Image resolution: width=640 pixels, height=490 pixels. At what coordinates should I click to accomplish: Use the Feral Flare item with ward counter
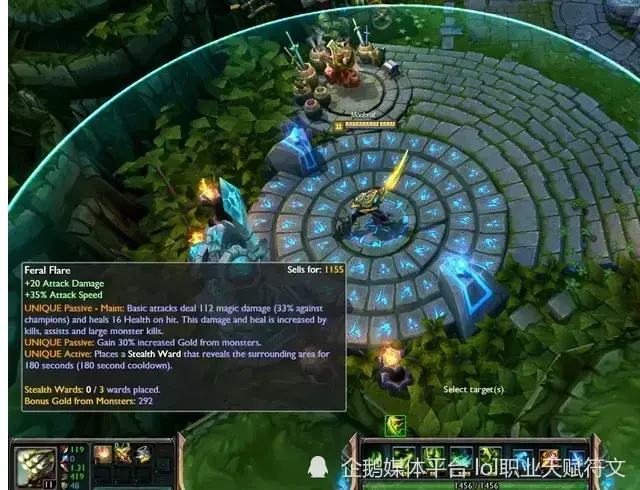click(123, 455)
